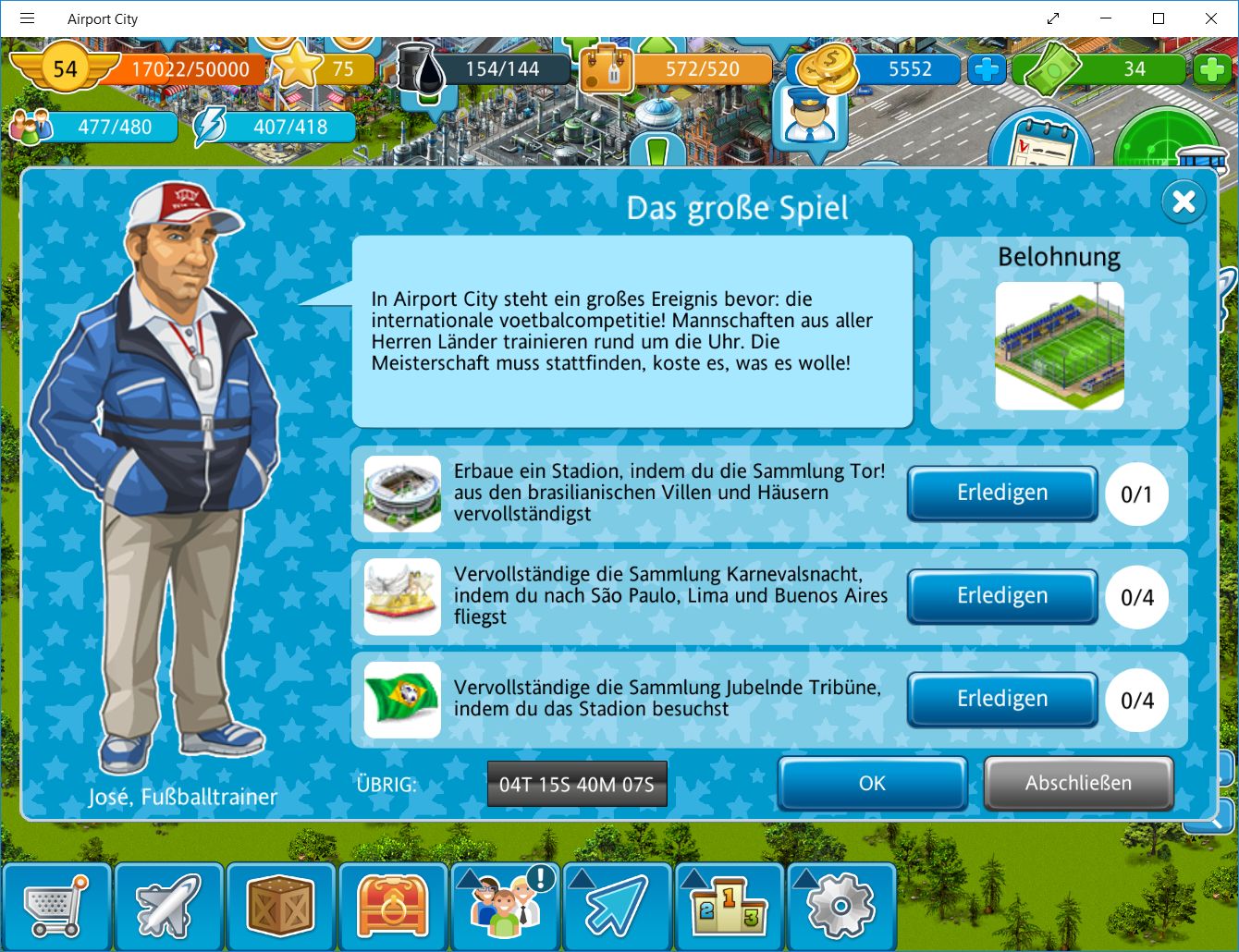1239x952 pixels.
Task: Click Erledigen for the Karnevalsnacht collection task
Action: (1002, 596)
